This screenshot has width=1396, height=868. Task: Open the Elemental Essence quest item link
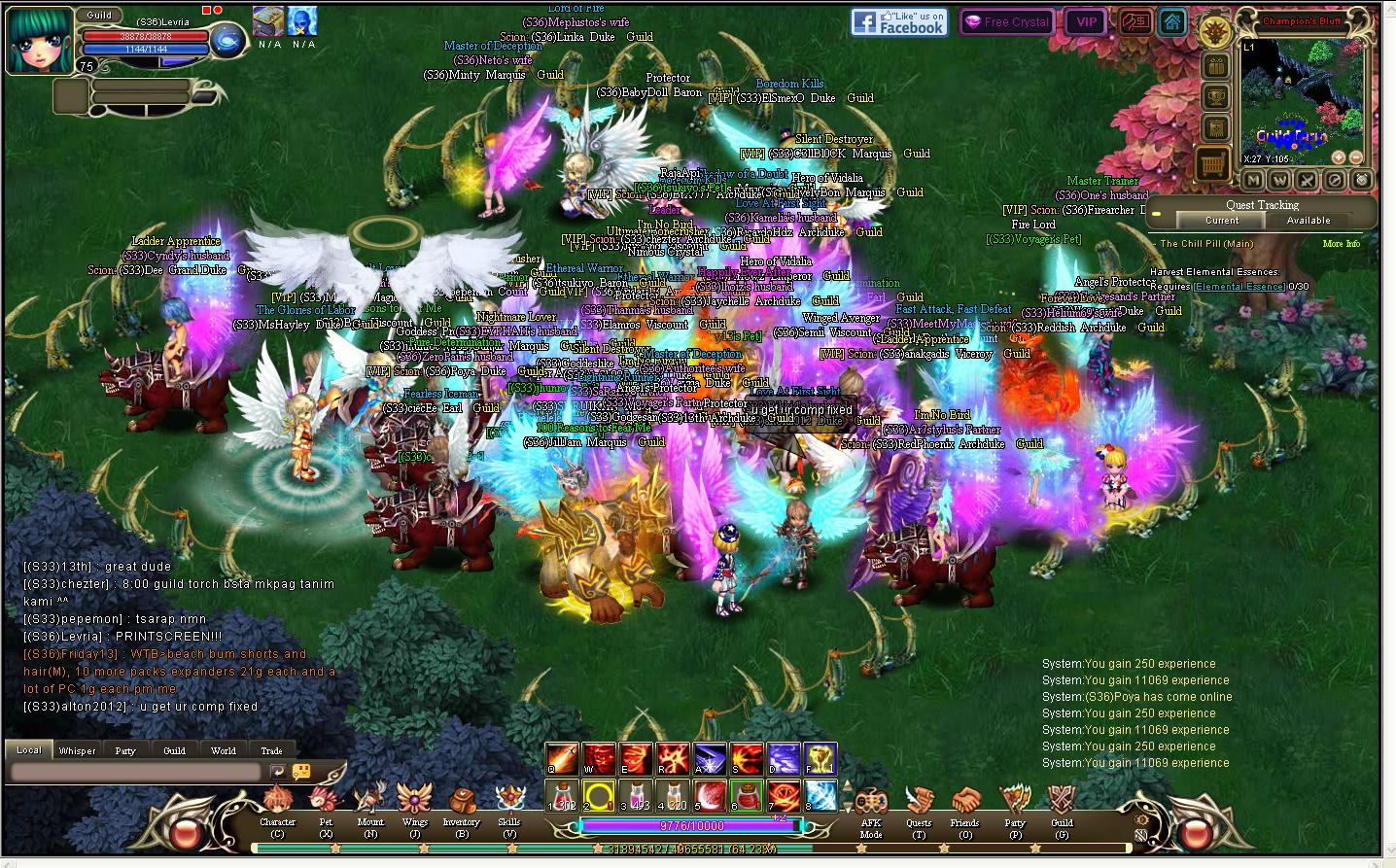pyautogui.click(x=1239, y=287)
